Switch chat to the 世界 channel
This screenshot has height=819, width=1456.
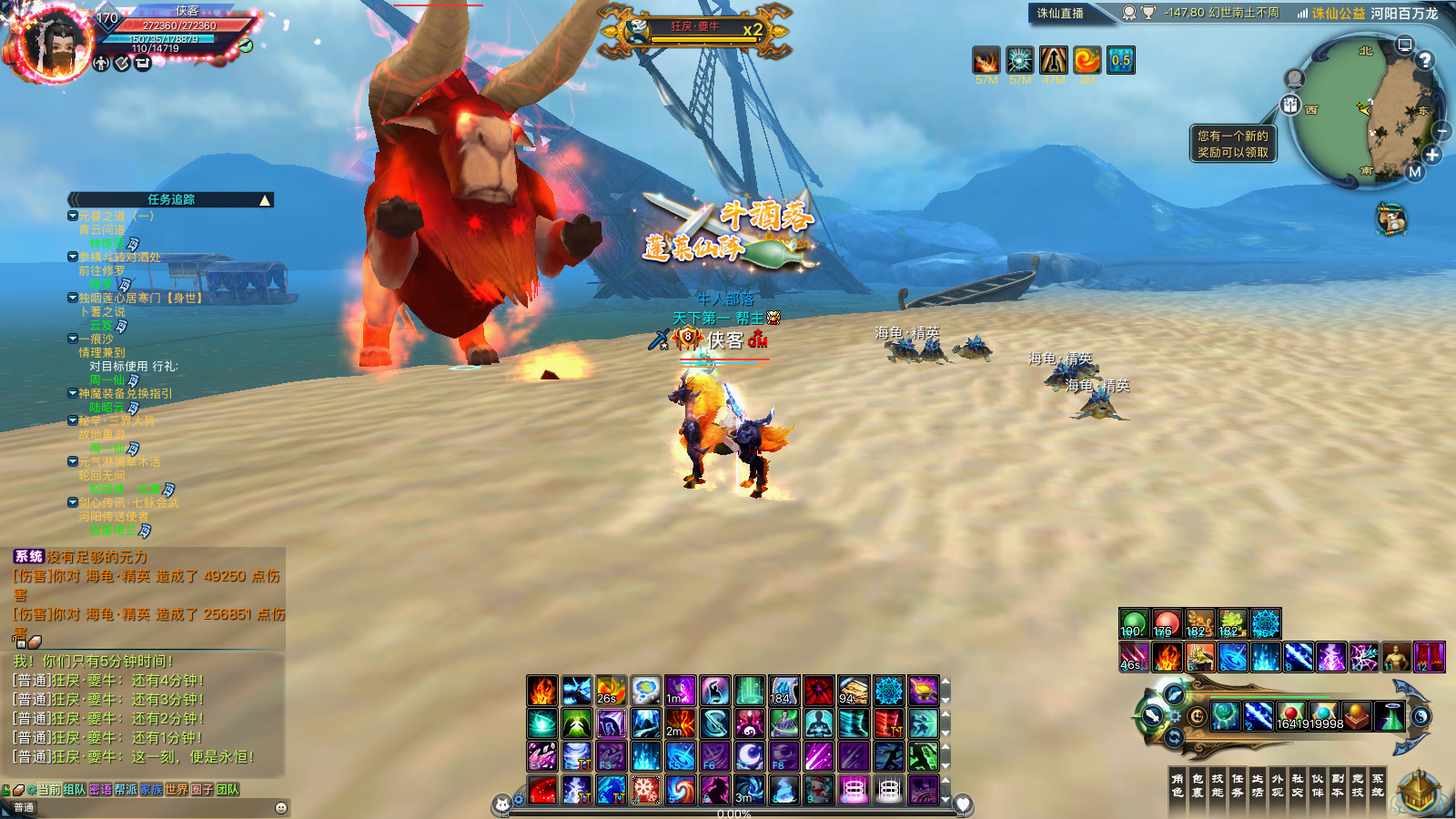(x=177, y=790)
